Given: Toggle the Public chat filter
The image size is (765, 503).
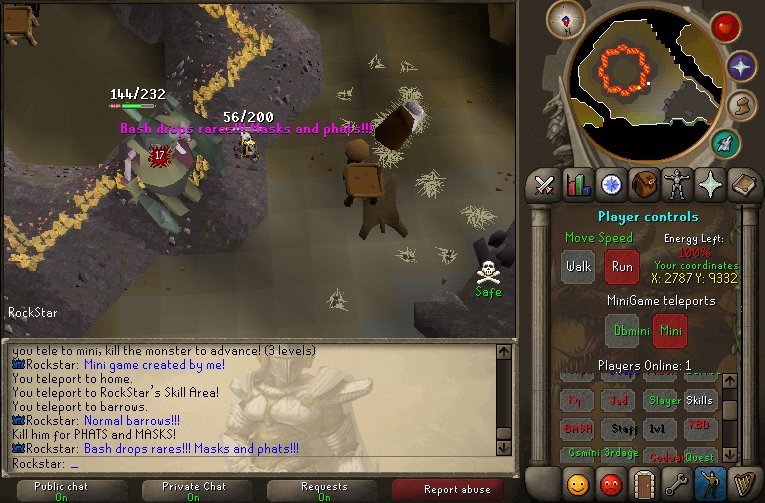Looking at the screenshot, I should (x=62, y=490).
